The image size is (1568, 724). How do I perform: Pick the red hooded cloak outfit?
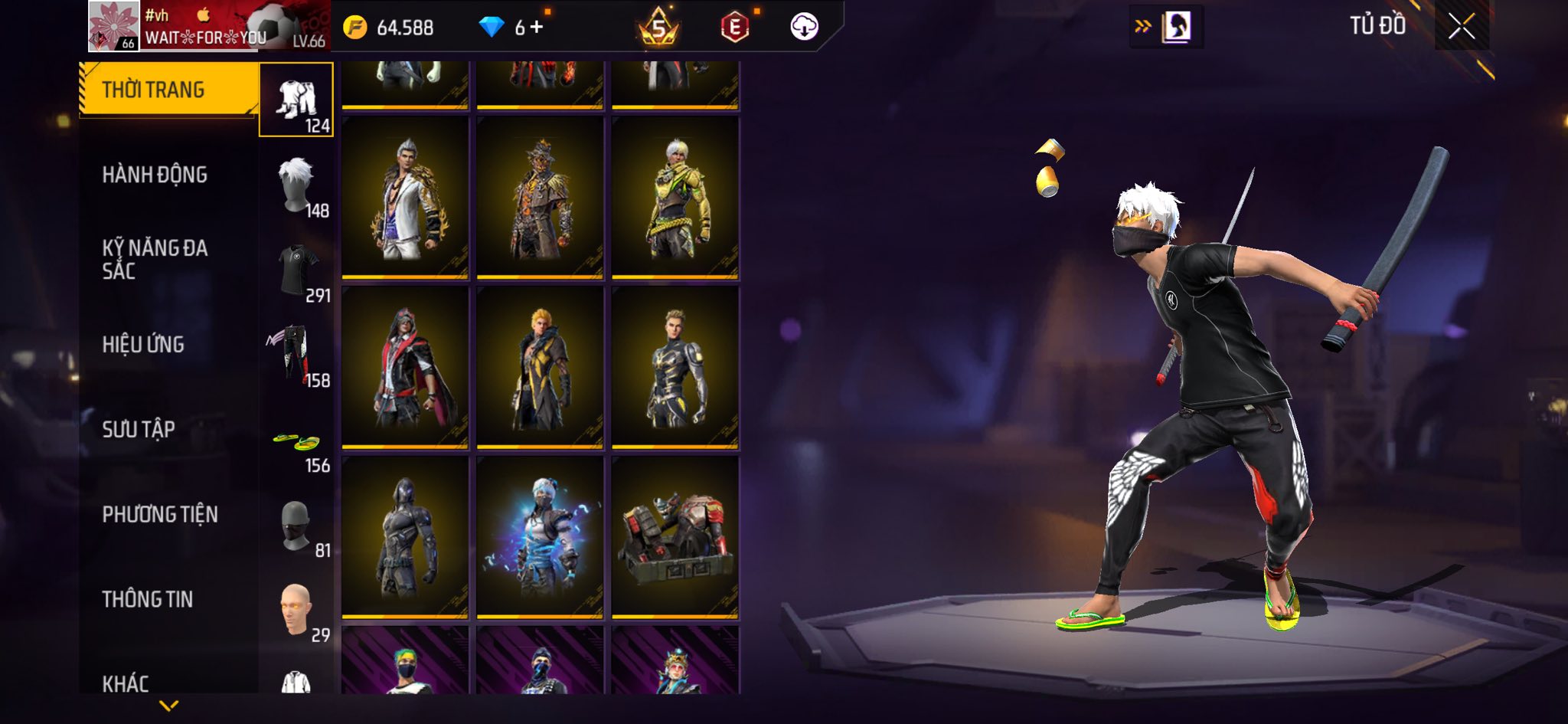coord(405,368)
